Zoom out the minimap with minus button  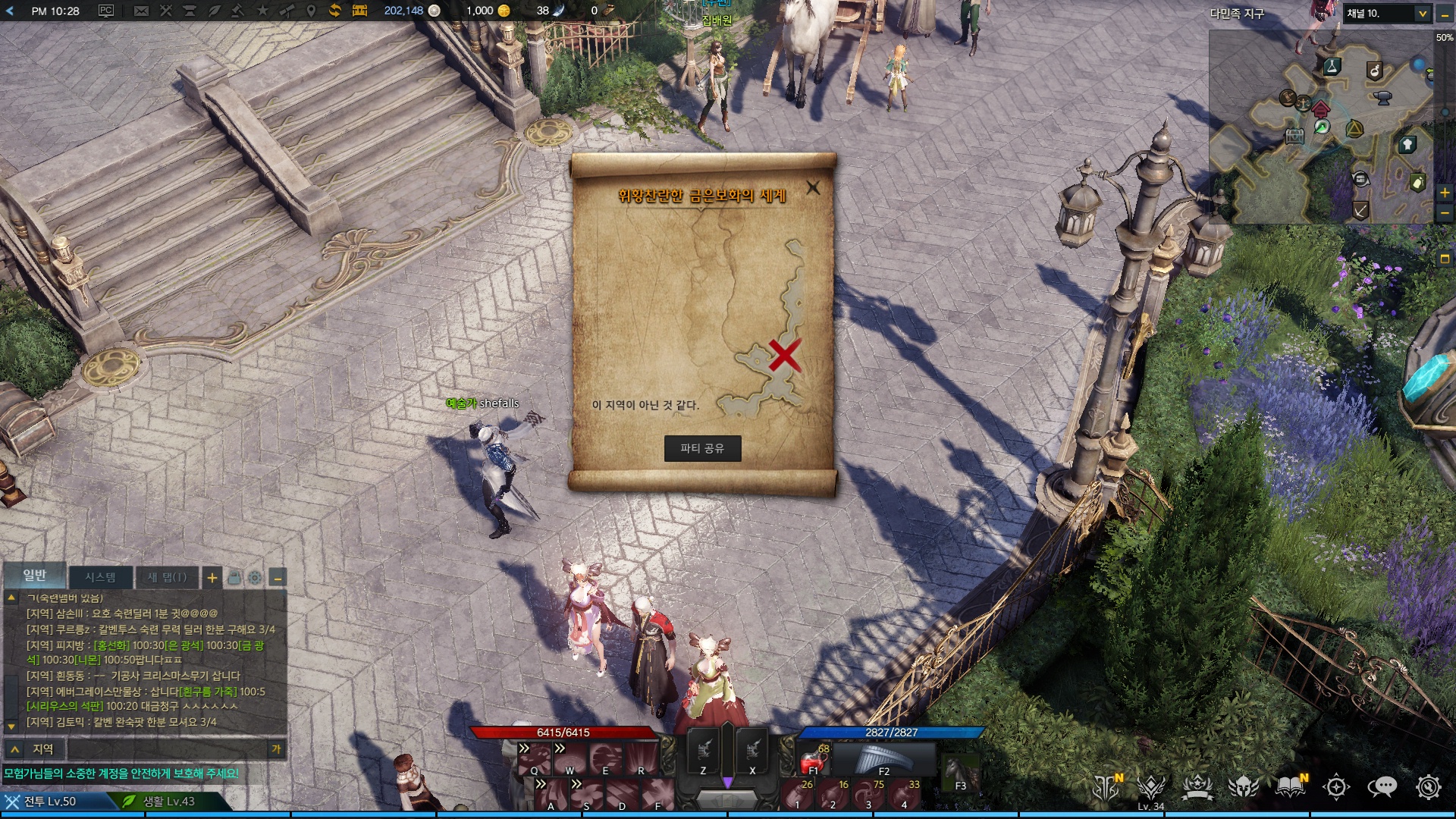[1445, 213]
